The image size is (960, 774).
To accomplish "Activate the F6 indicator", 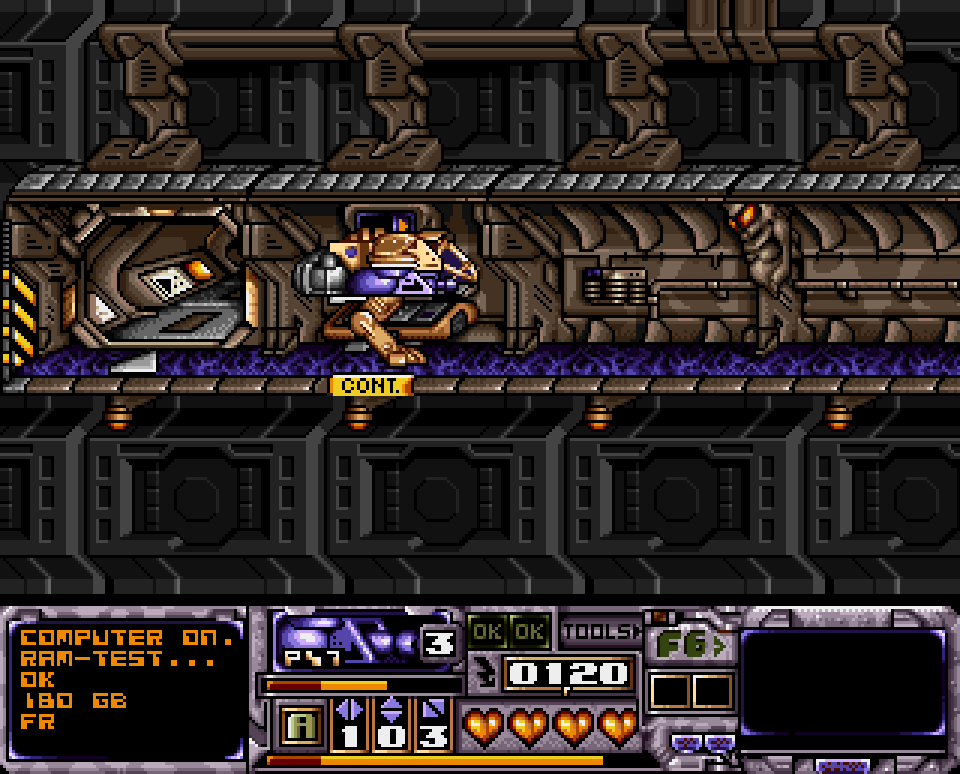I will pos(690,645).
